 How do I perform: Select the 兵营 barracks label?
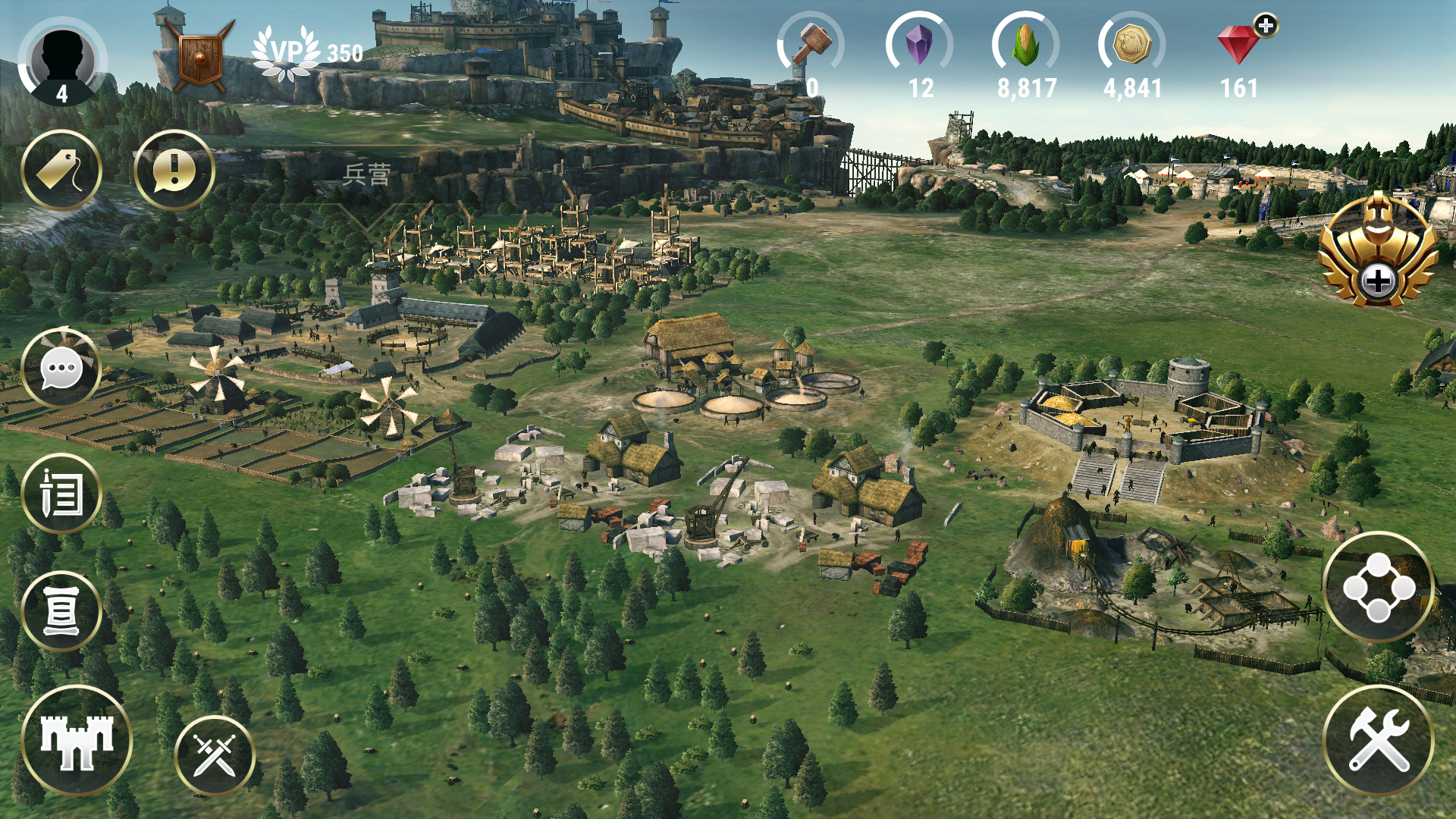click(366, 175)
